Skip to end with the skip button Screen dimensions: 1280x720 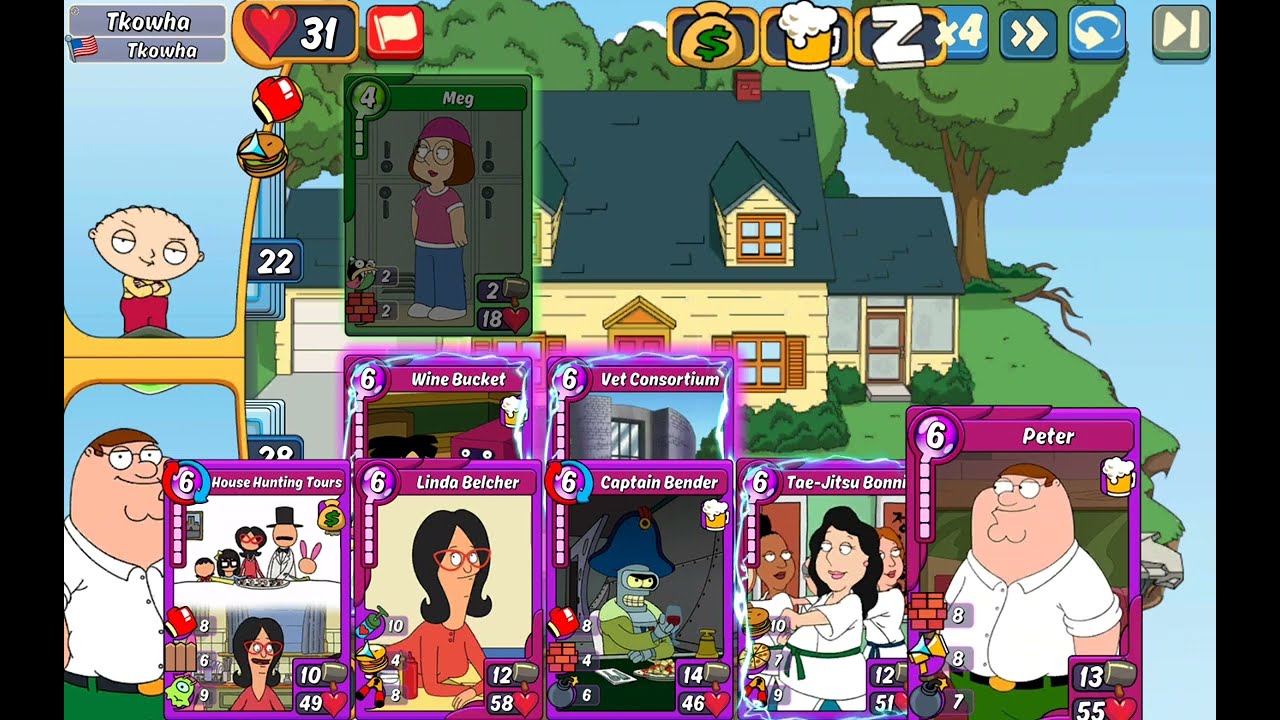[x=1180, y=32]
